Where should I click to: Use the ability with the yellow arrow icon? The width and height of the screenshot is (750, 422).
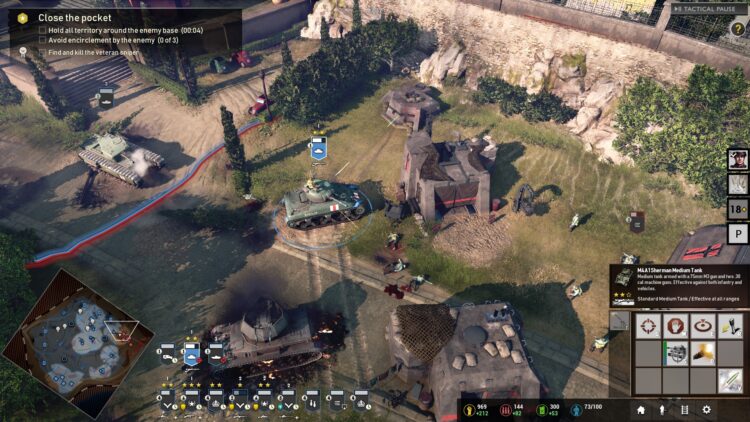(x=731, y=326)
